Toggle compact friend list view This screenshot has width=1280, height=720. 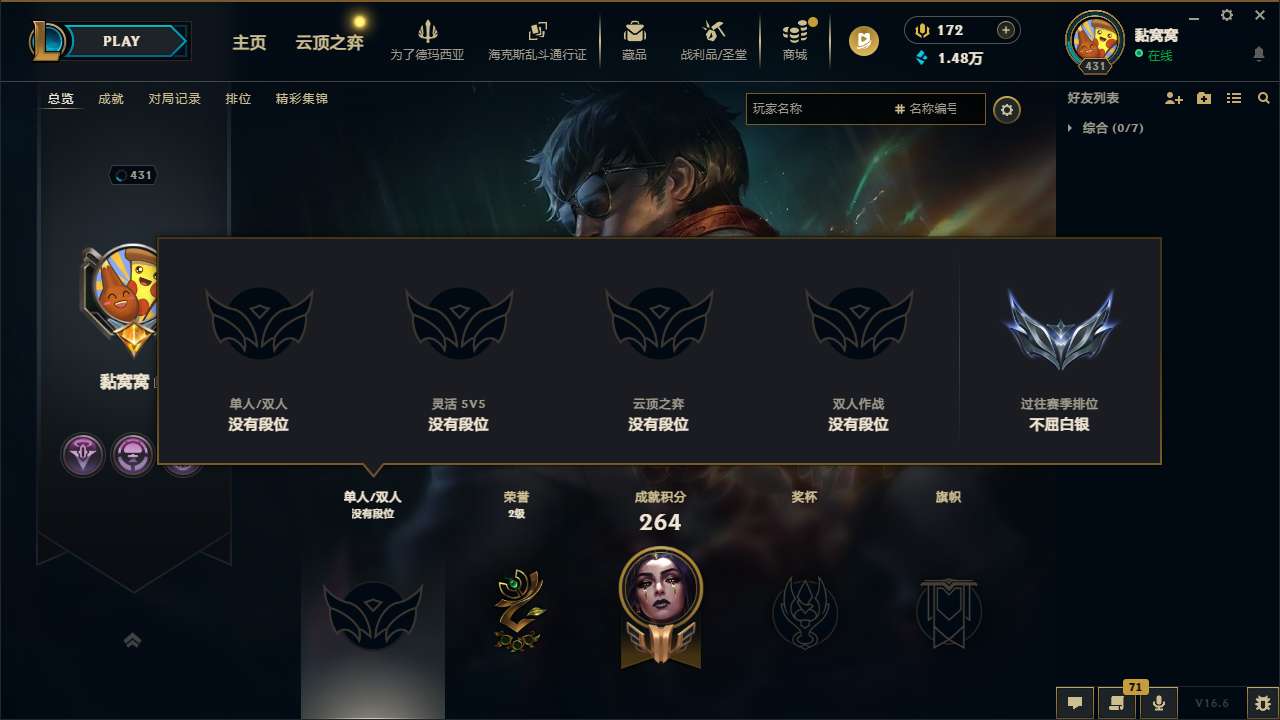1233,98
